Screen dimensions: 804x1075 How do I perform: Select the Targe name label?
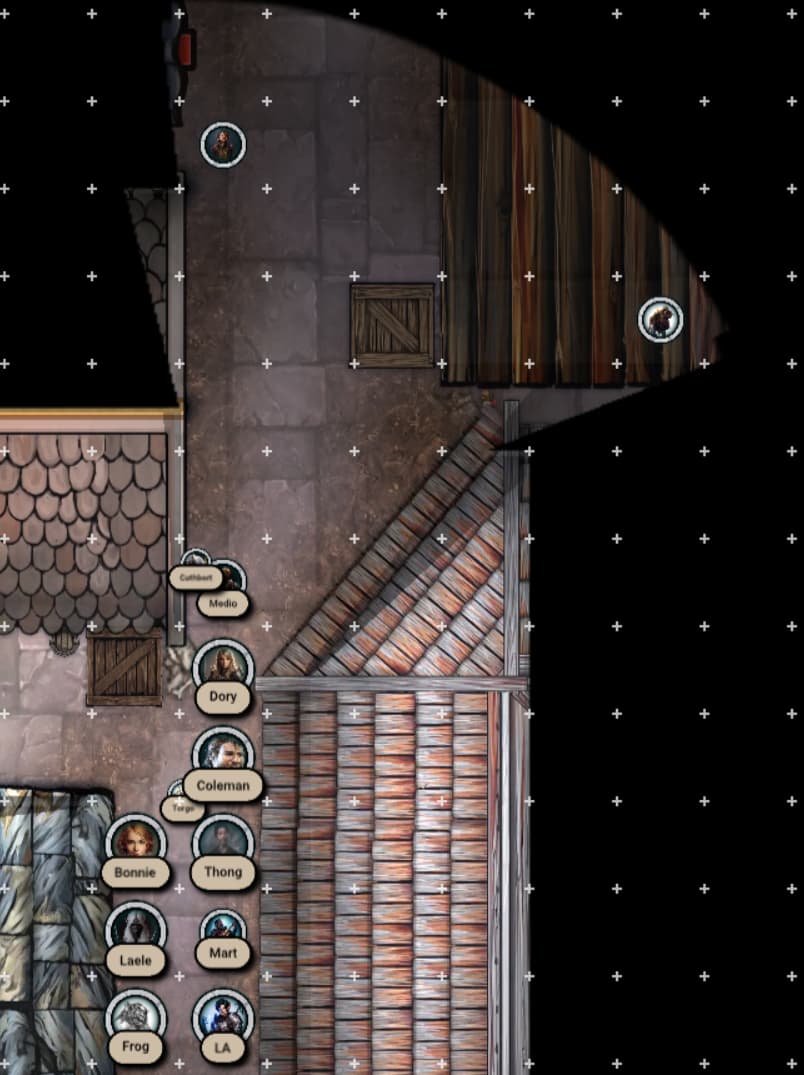click(183, 807)
